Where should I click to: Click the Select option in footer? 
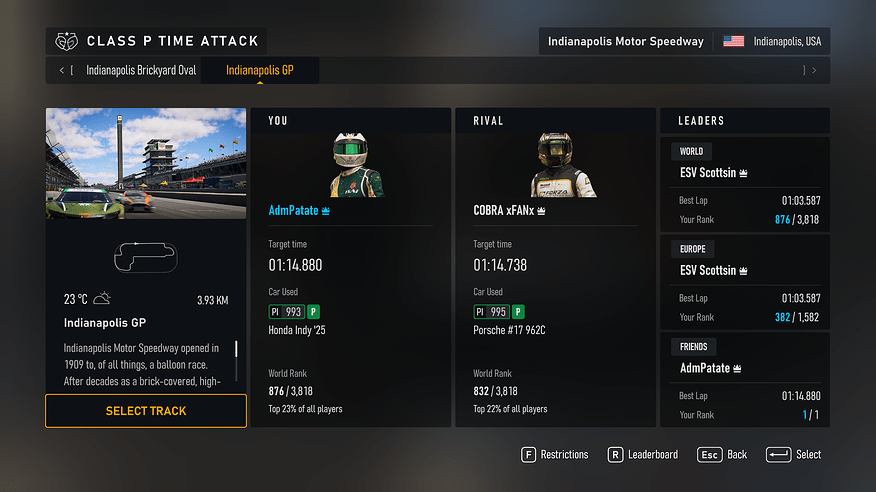point(794,454)
